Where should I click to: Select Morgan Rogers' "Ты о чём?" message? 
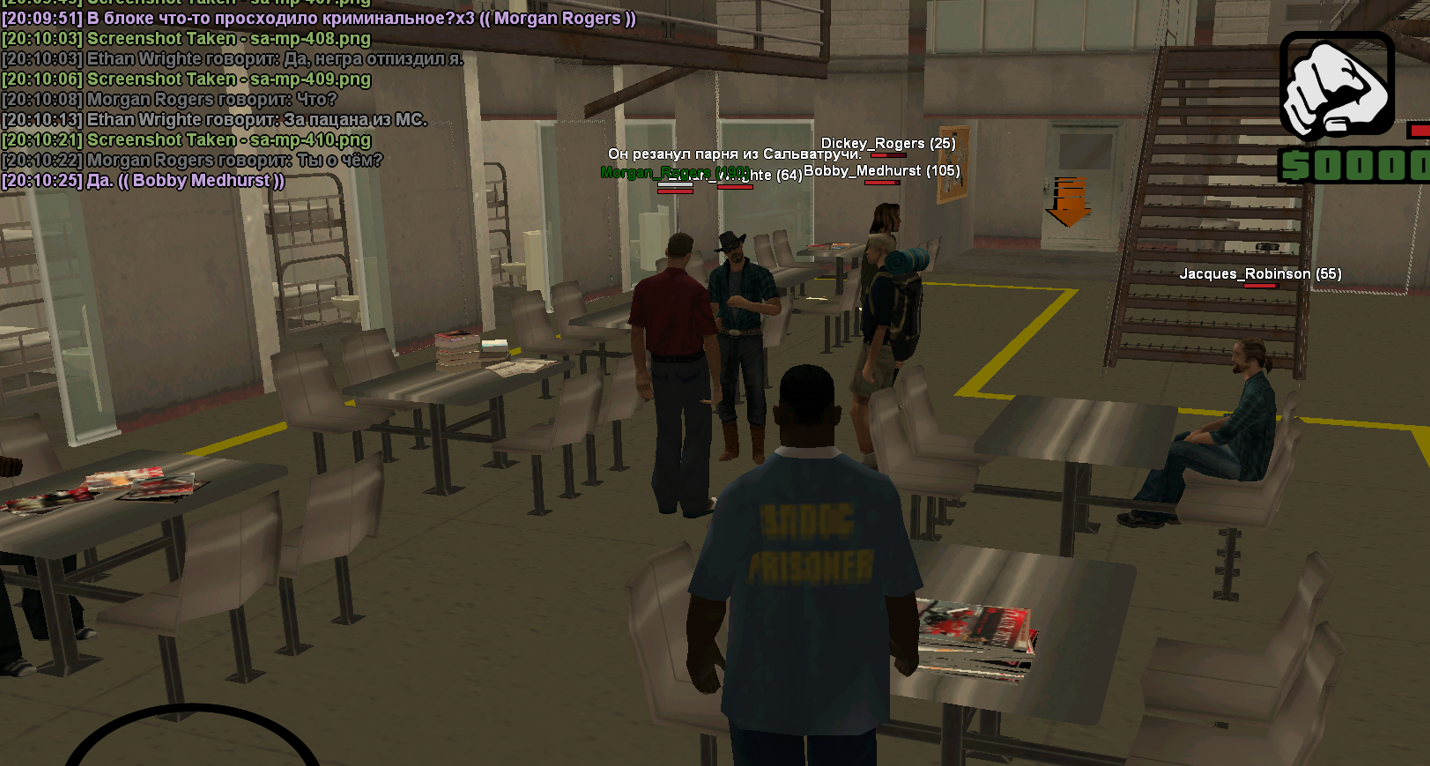click(x=192, y=160)
